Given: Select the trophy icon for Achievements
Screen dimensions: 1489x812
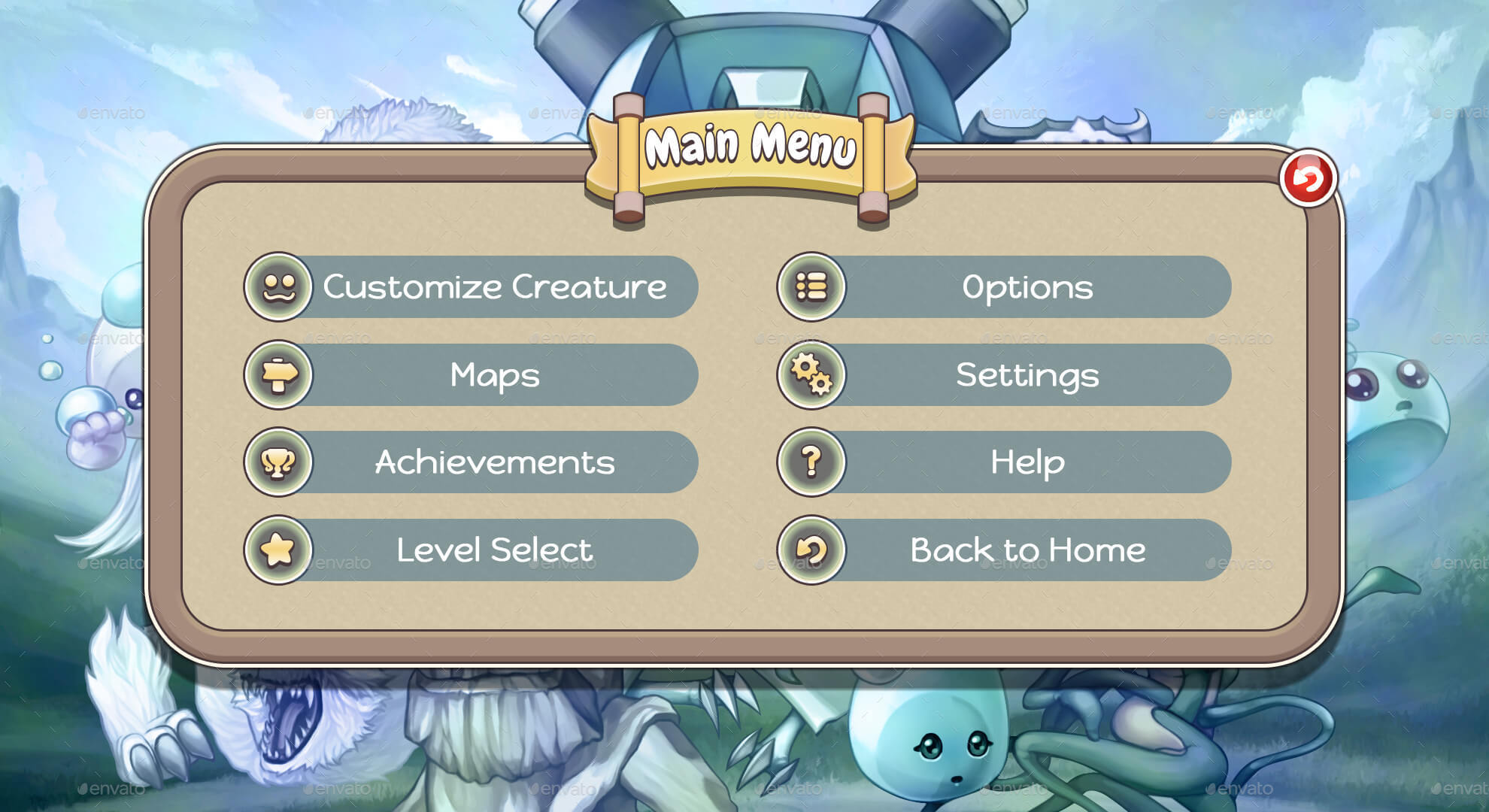Looking at the screenshot, I should (x=277, y=462).
